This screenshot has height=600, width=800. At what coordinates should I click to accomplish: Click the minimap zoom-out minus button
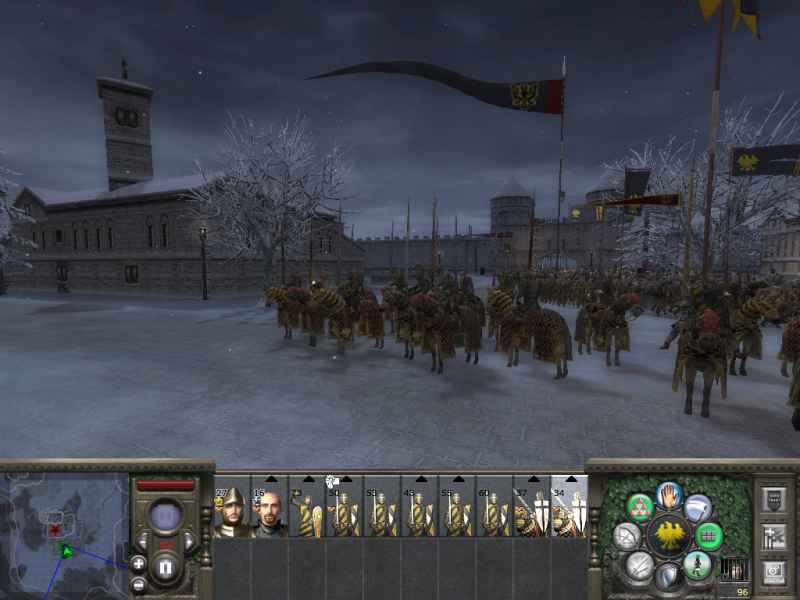point(138,584)
